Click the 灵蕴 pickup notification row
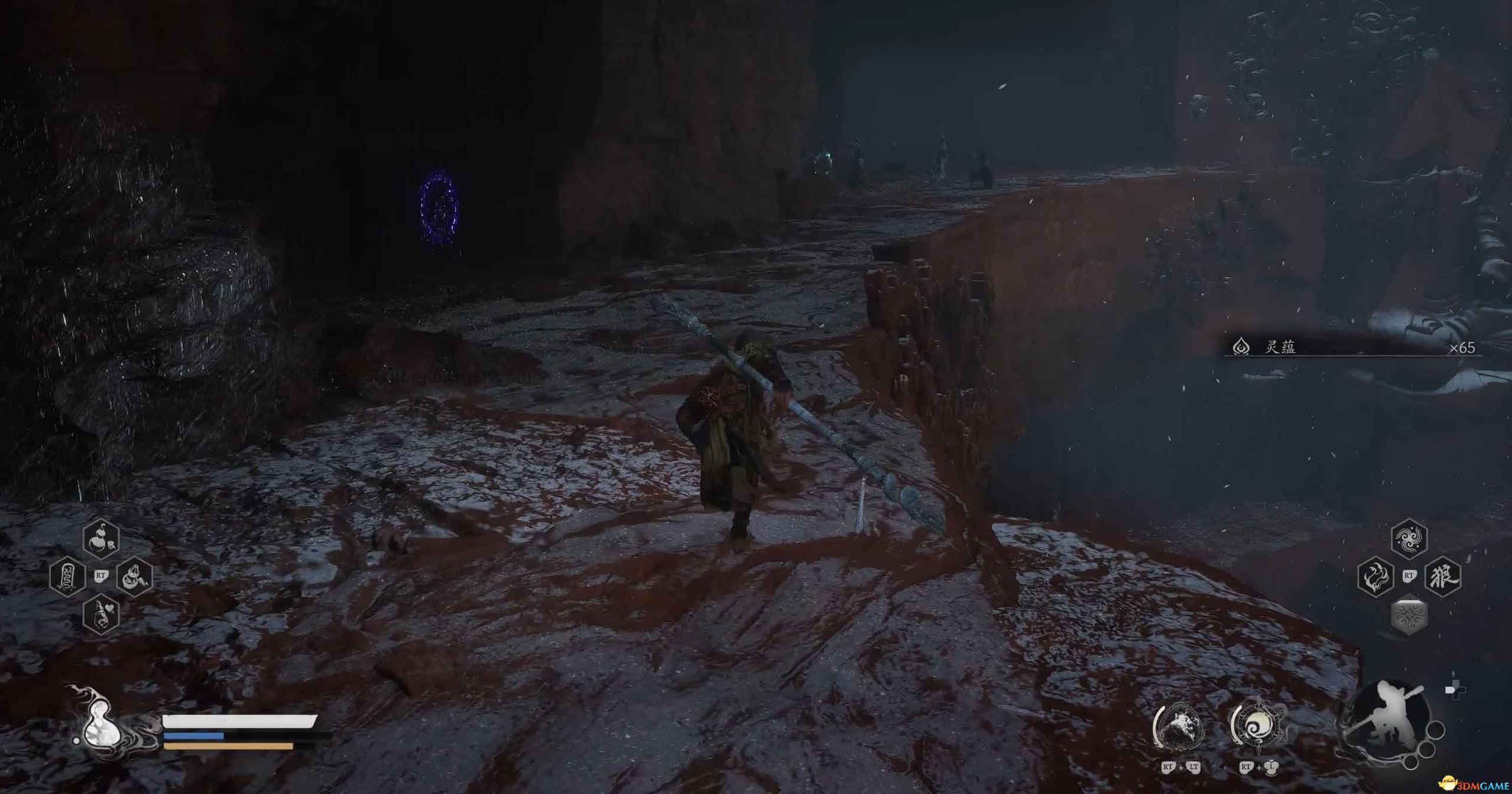Screen dimensions: 1512x794 point(1354,347)
